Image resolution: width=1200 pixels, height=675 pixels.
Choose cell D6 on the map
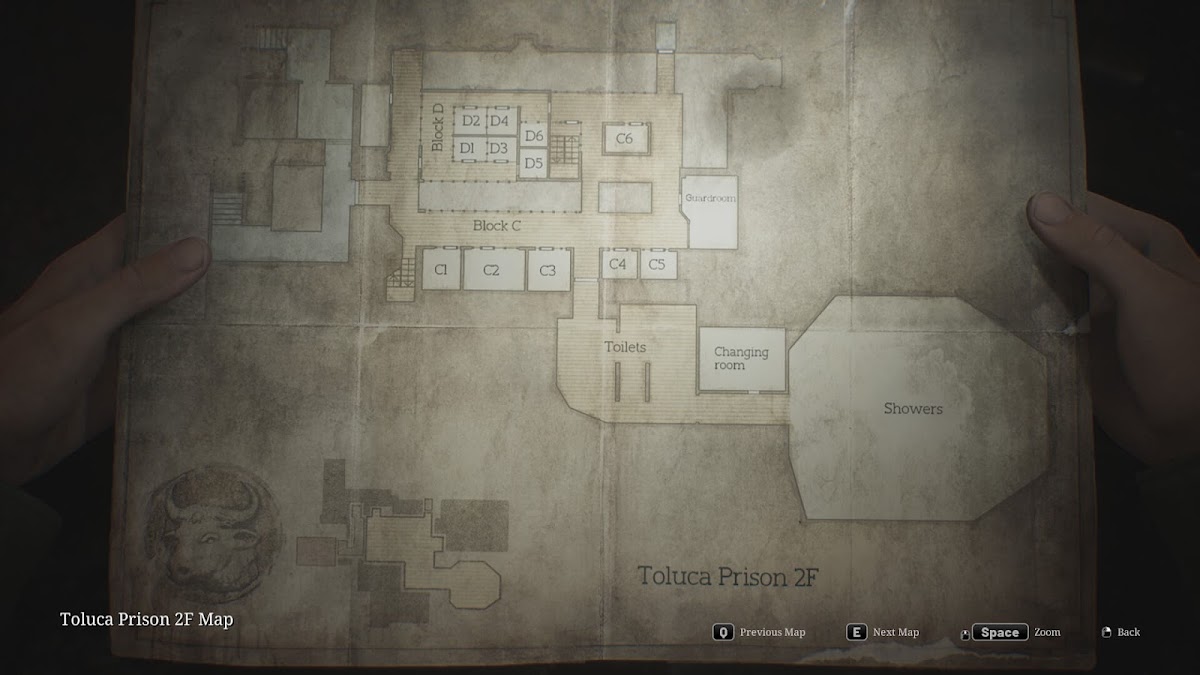point(534,136)
